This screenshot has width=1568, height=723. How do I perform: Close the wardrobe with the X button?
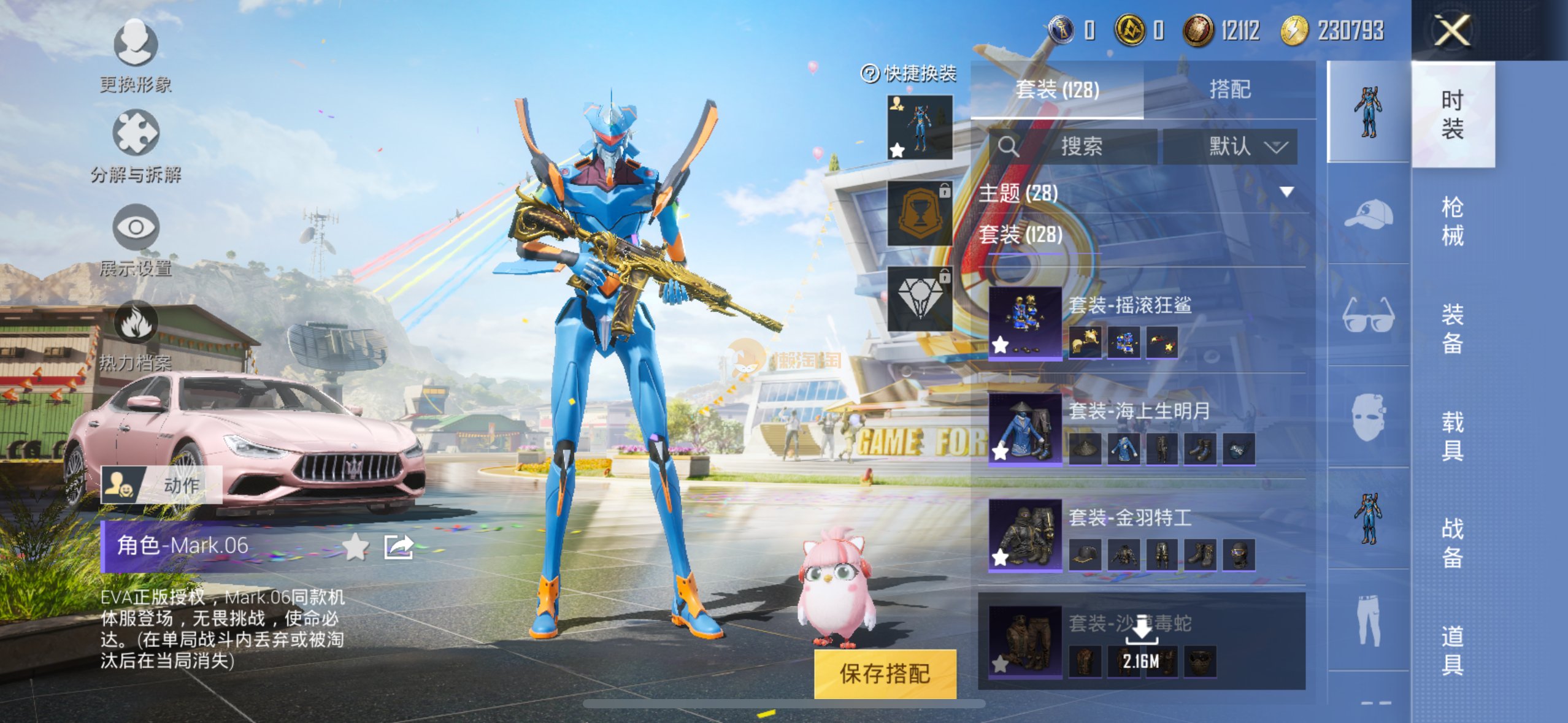pos(1451,30)
